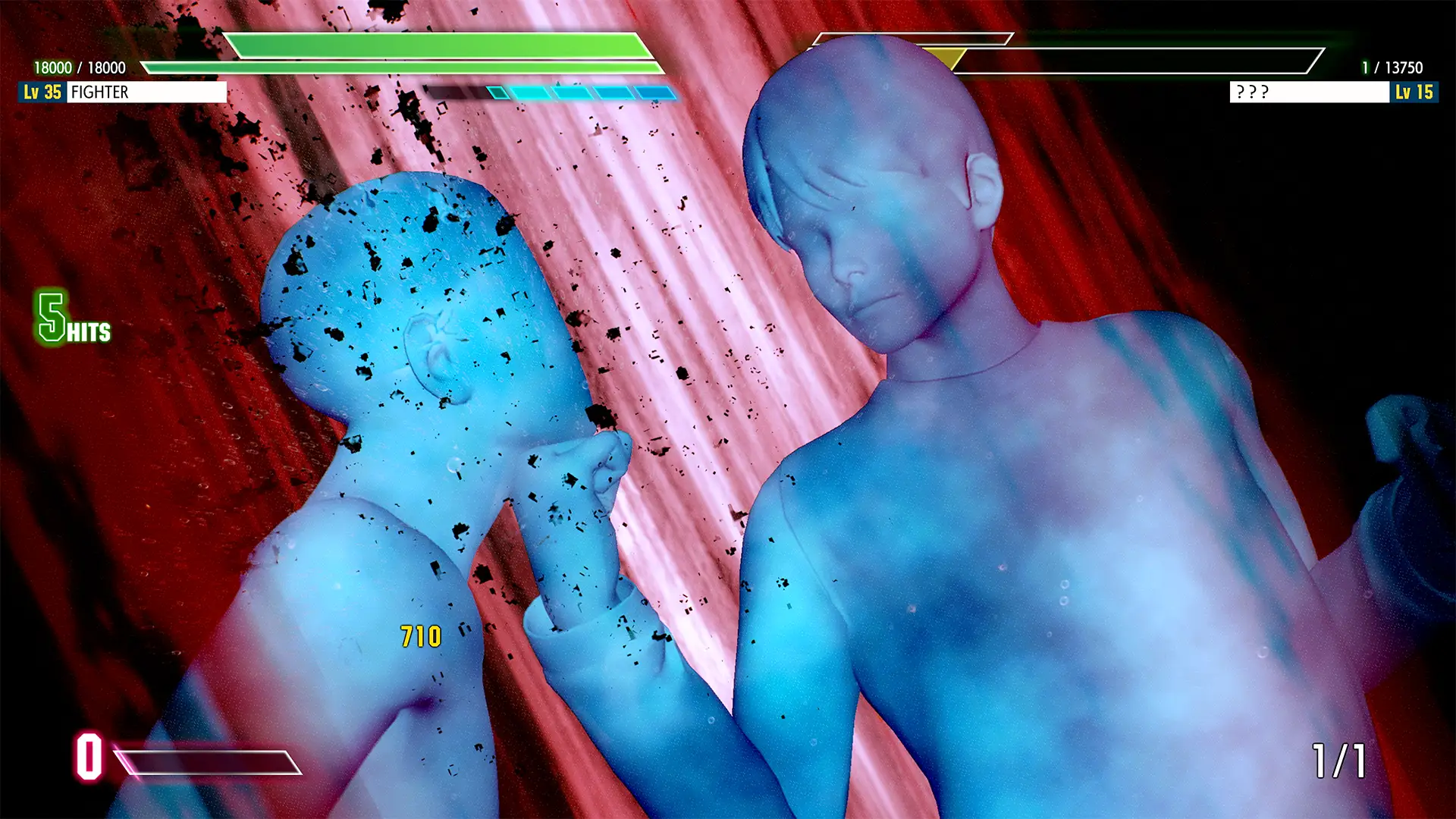The image size is (1456, 819).
Task: Select the ??? label tab
Action: point(1252,93)
